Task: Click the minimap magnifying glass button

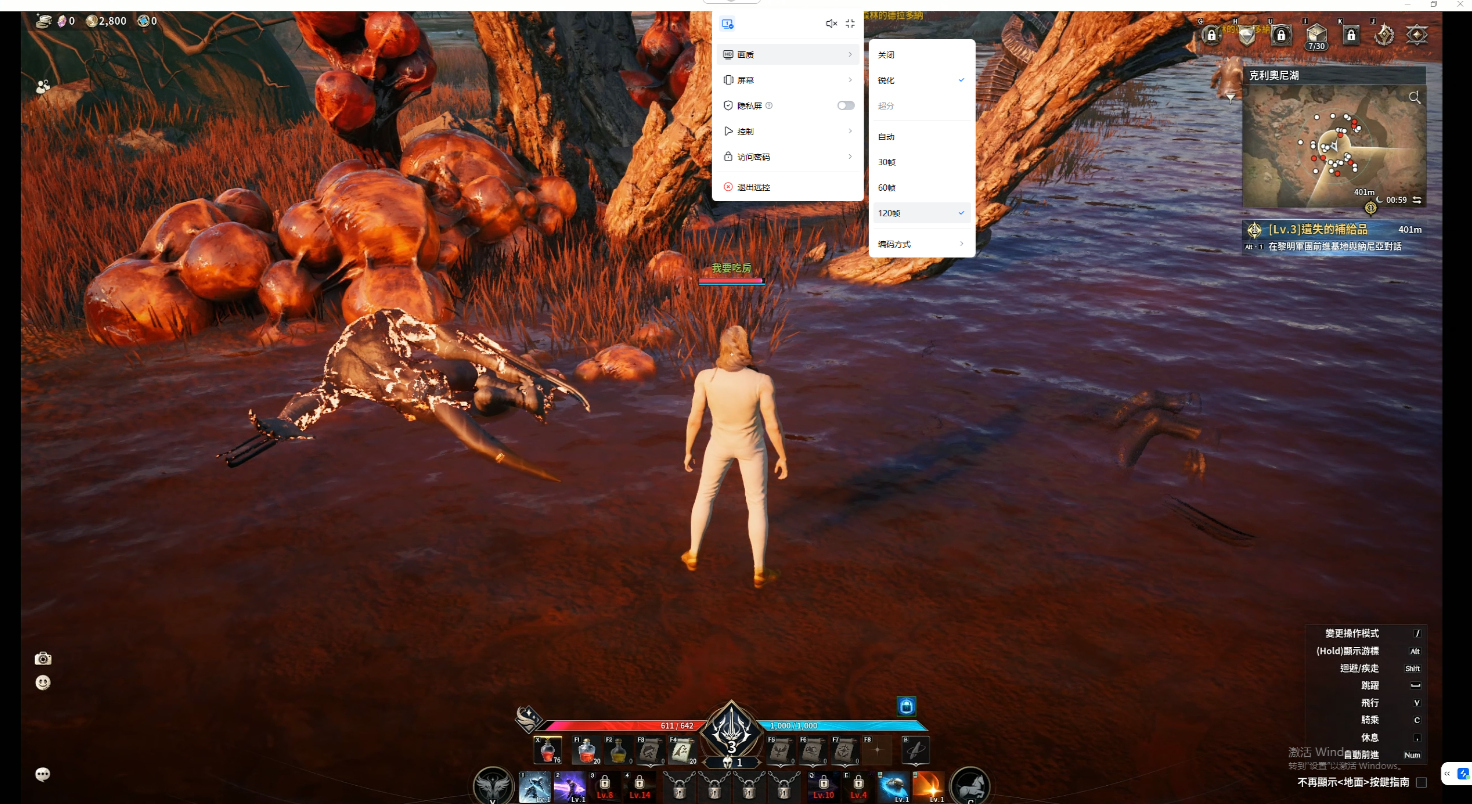Action: 1414,97
